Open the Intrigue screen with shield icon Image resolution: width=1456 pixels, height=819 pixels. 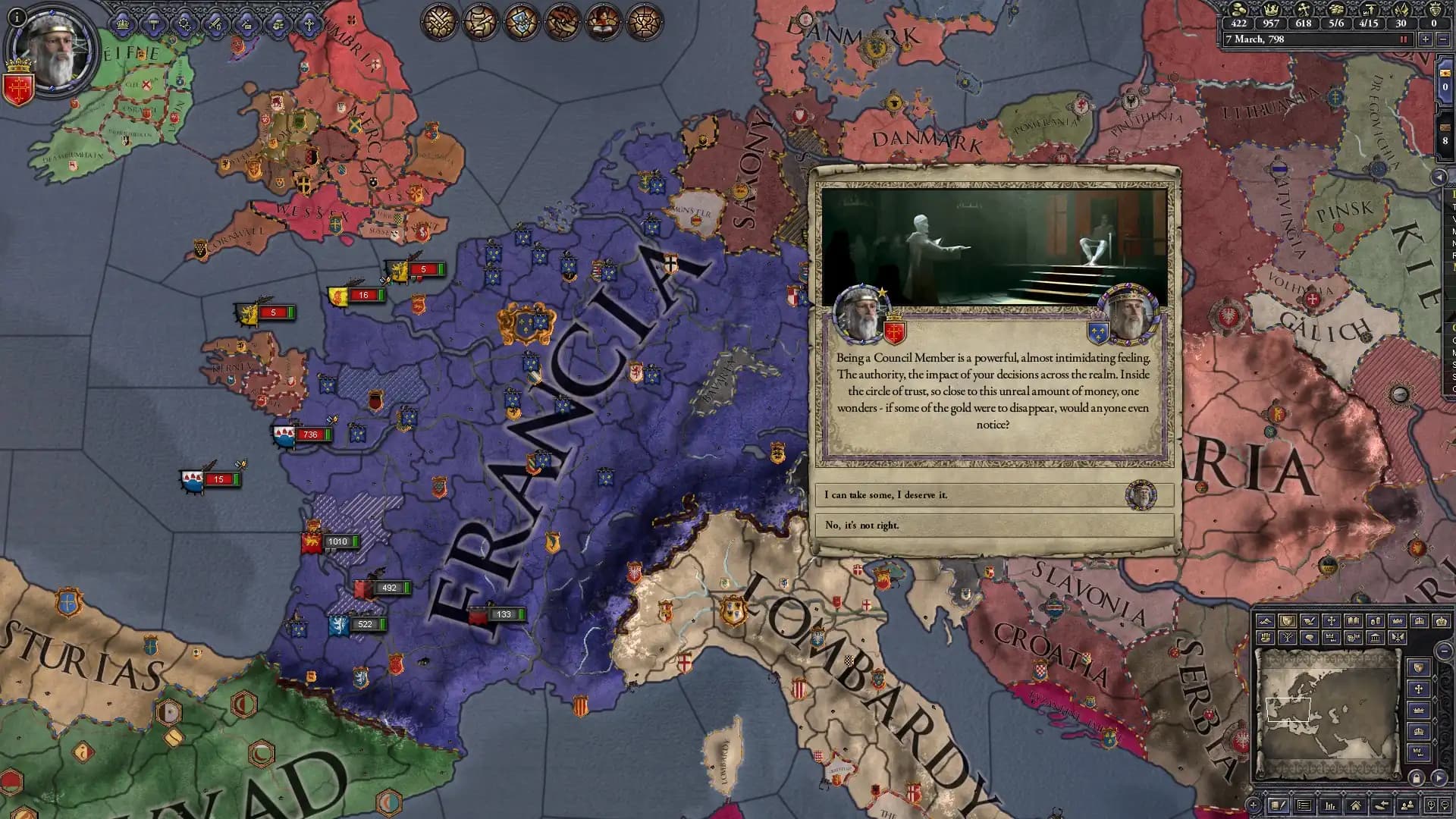[x=520, y=20]
